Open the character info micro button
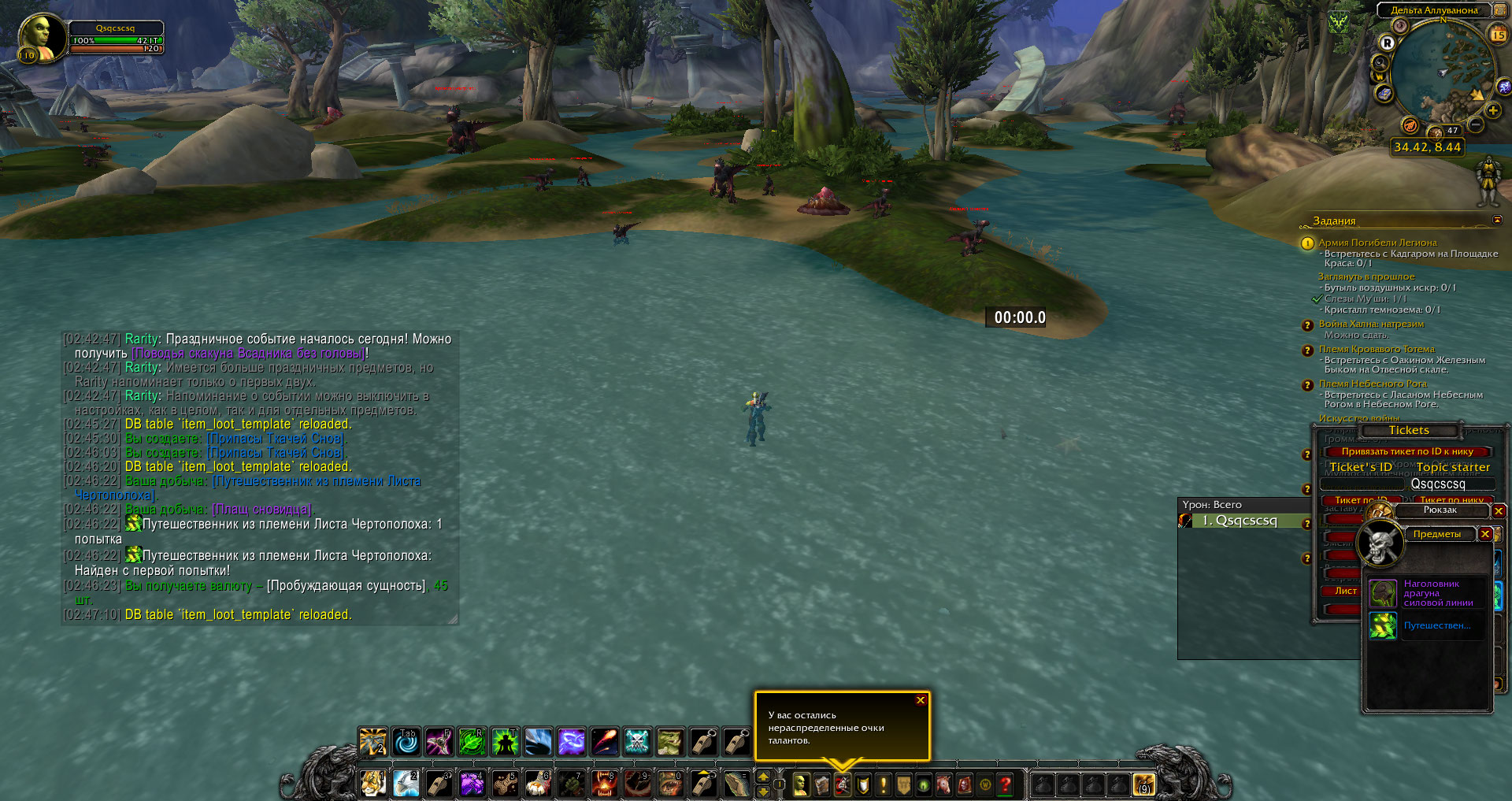This screenshot has height=801, width=1512. (x=801, y=784)
